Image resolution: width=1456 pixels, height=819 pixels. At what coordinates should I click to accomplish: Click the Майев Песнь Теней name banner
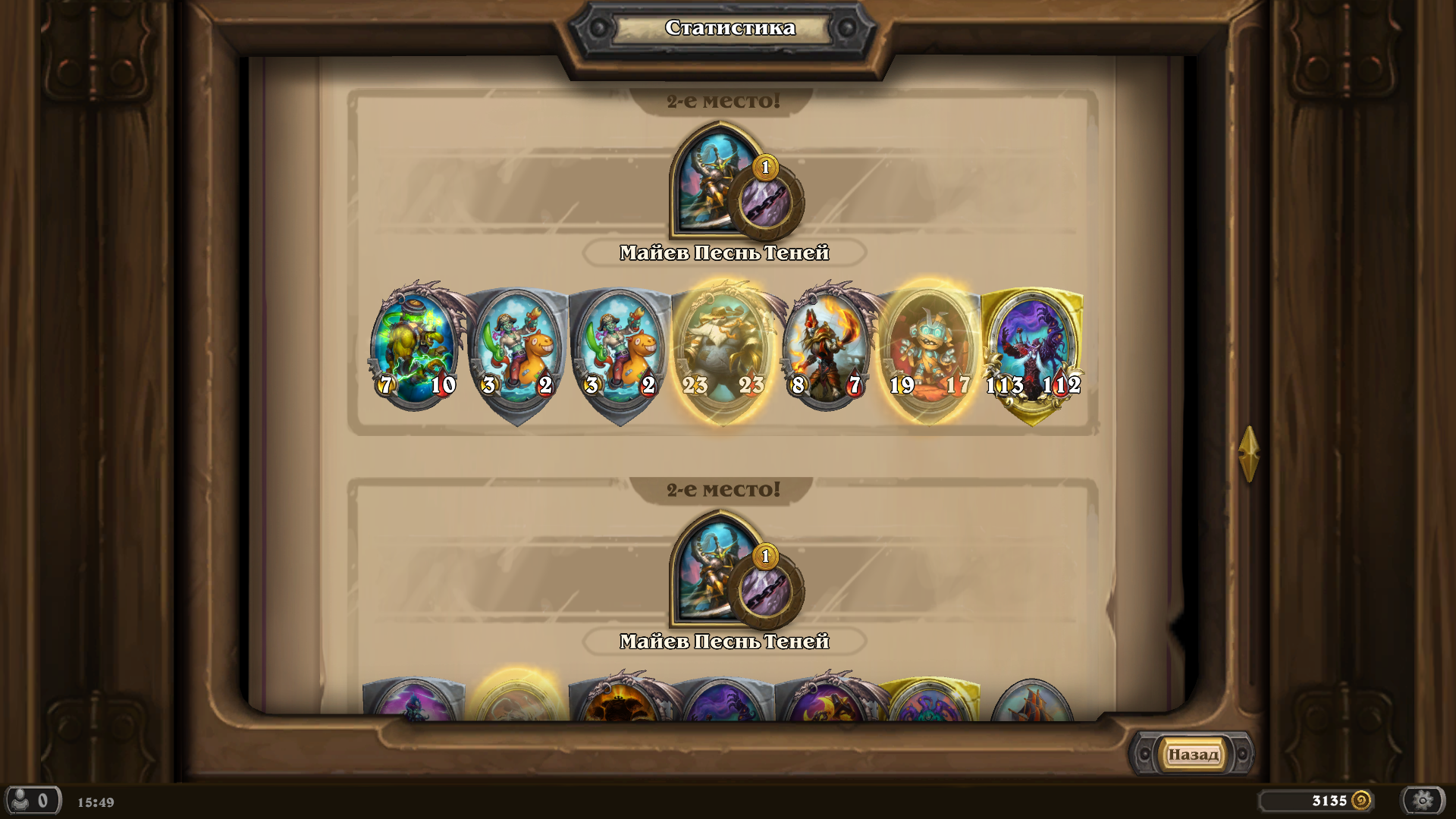pyautogui.click(x=723, y=253)
